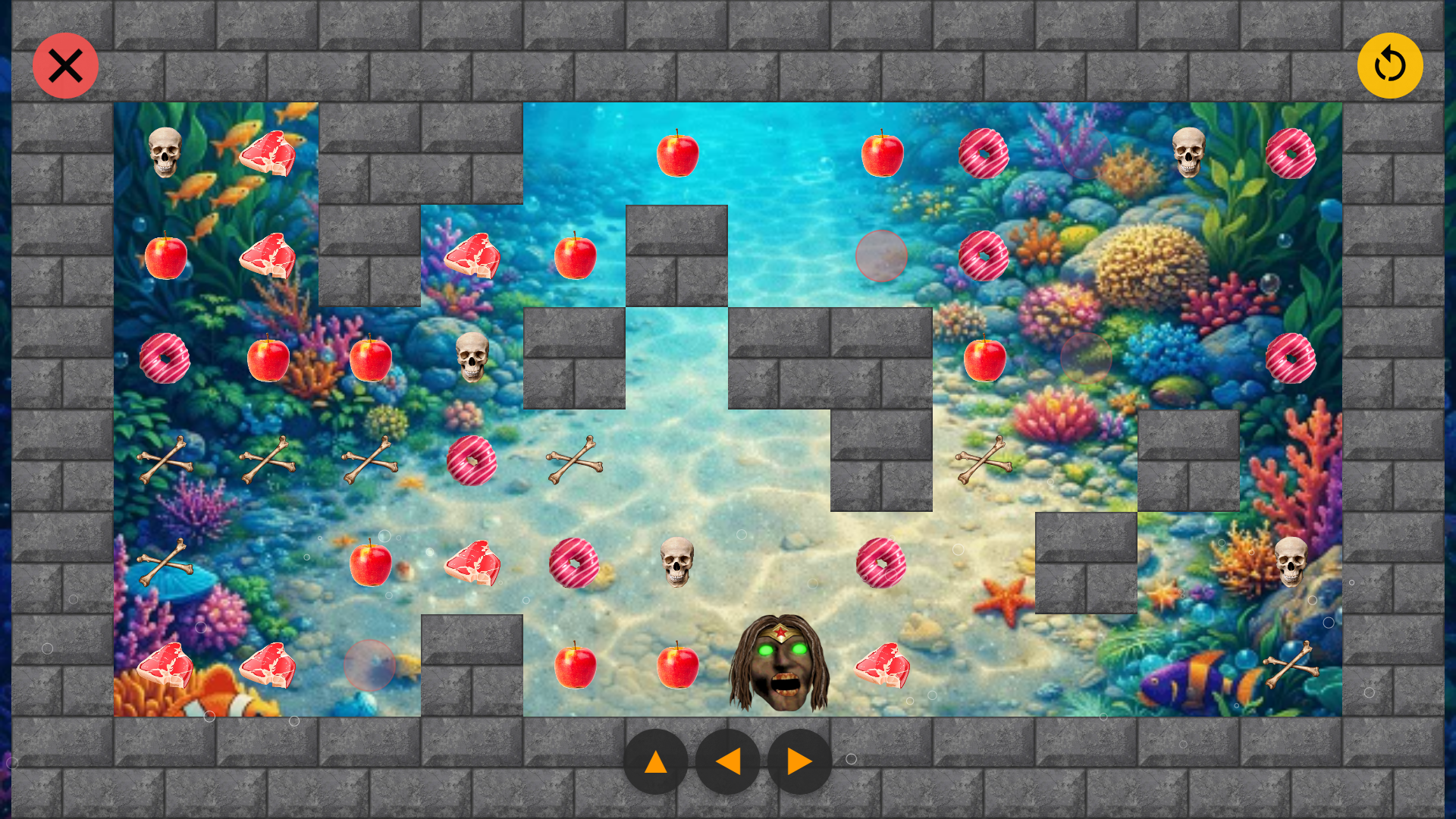Viewport: 1456px width, 819px height.
Task: Exit the level via the red X
Action: [x=65, y=65]
